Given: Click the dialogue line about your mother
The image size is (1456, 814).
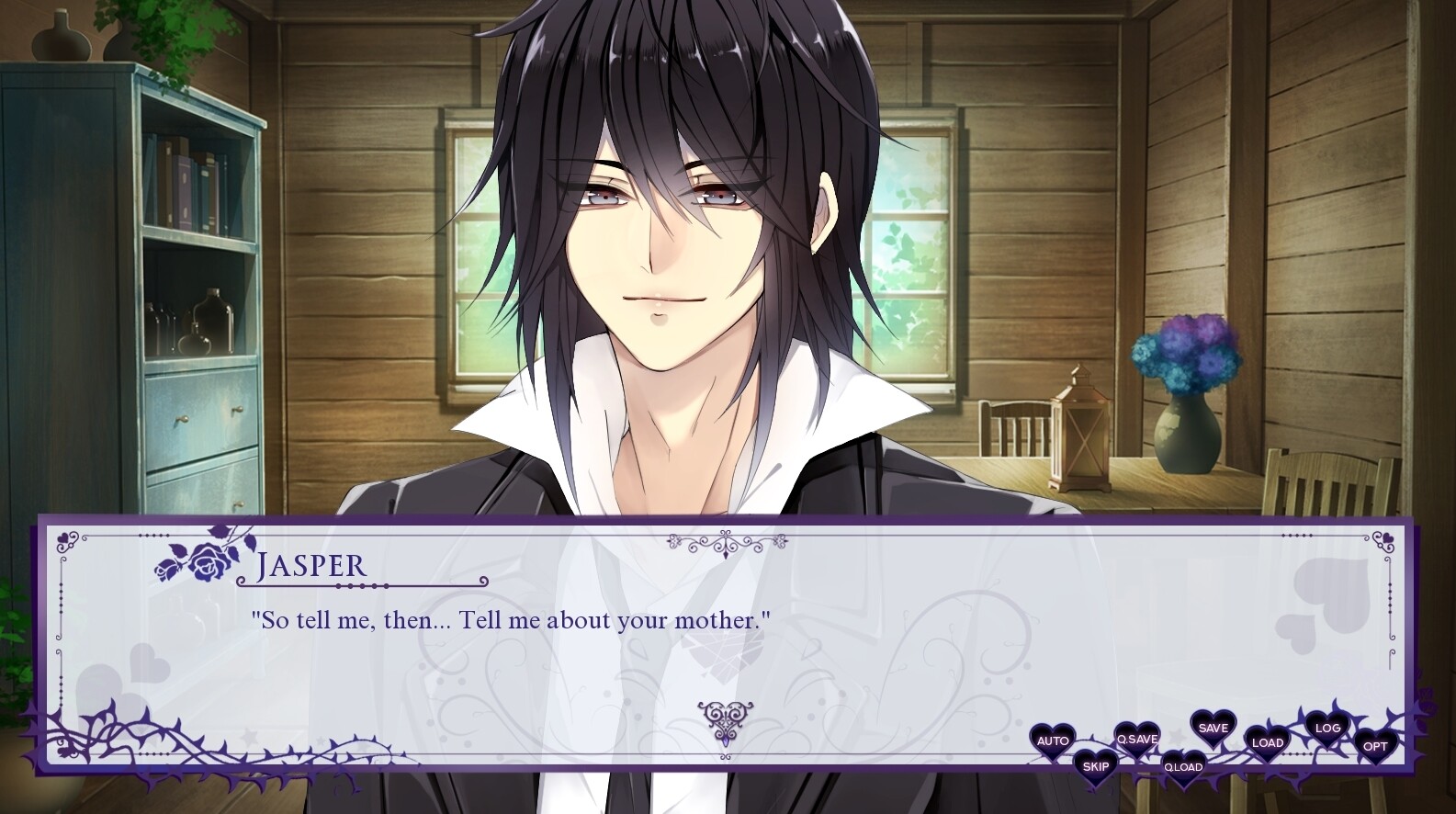Looking at the screenshot, I should (511, 620).
